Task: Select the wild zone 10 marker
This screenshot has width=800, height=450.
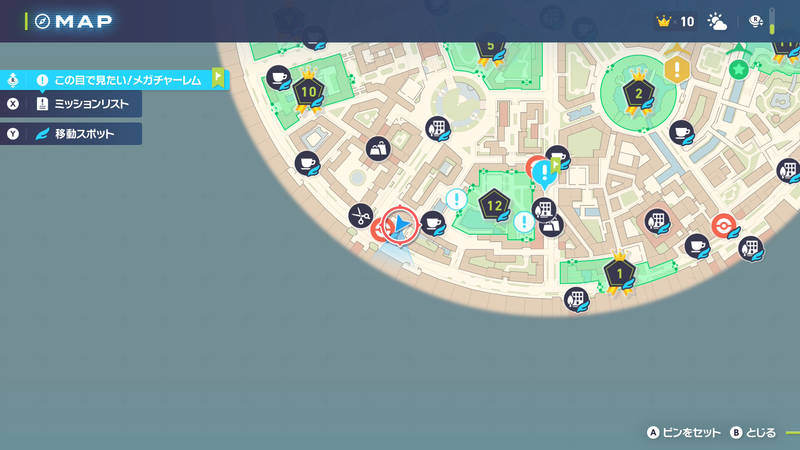Action: (x=308, y=92)
